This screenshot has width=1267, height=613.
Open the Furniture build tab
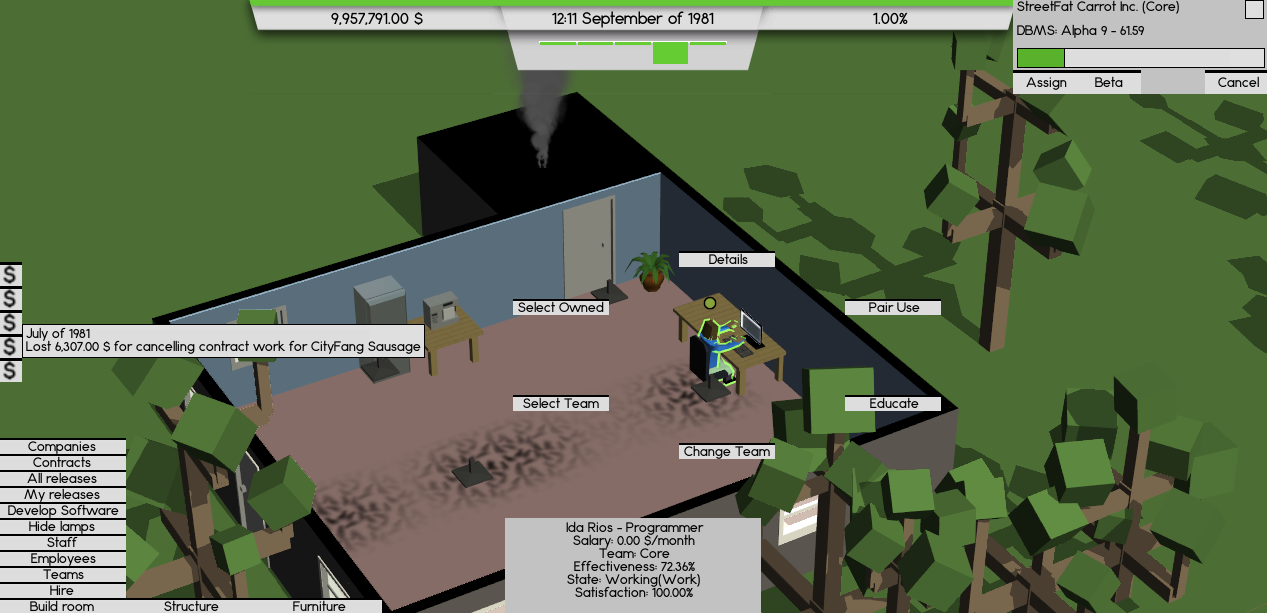coord(319,606)
